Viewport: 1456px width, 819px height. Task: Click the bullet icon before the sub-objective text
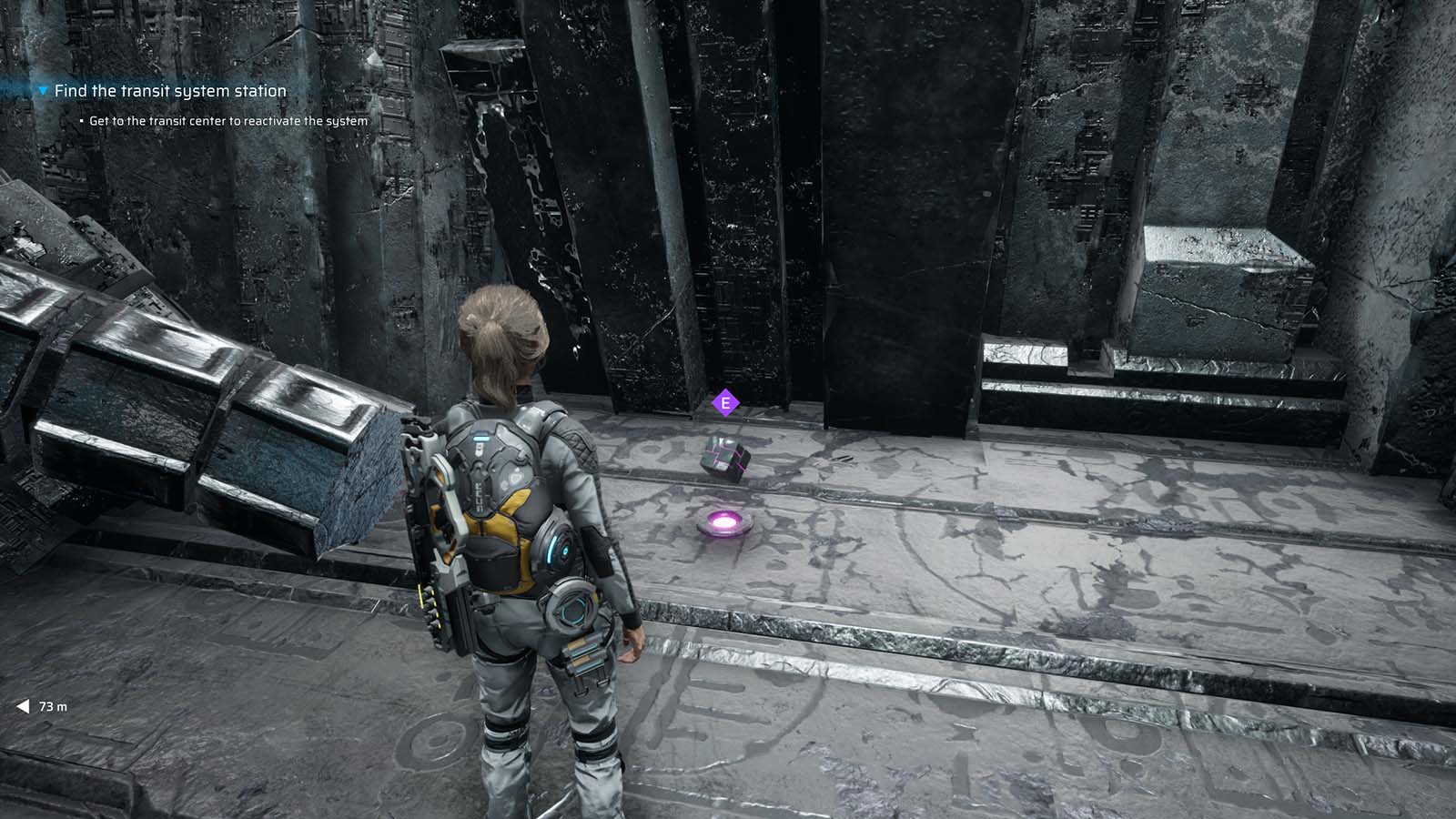pyautogui.click(x=80, y=119)
